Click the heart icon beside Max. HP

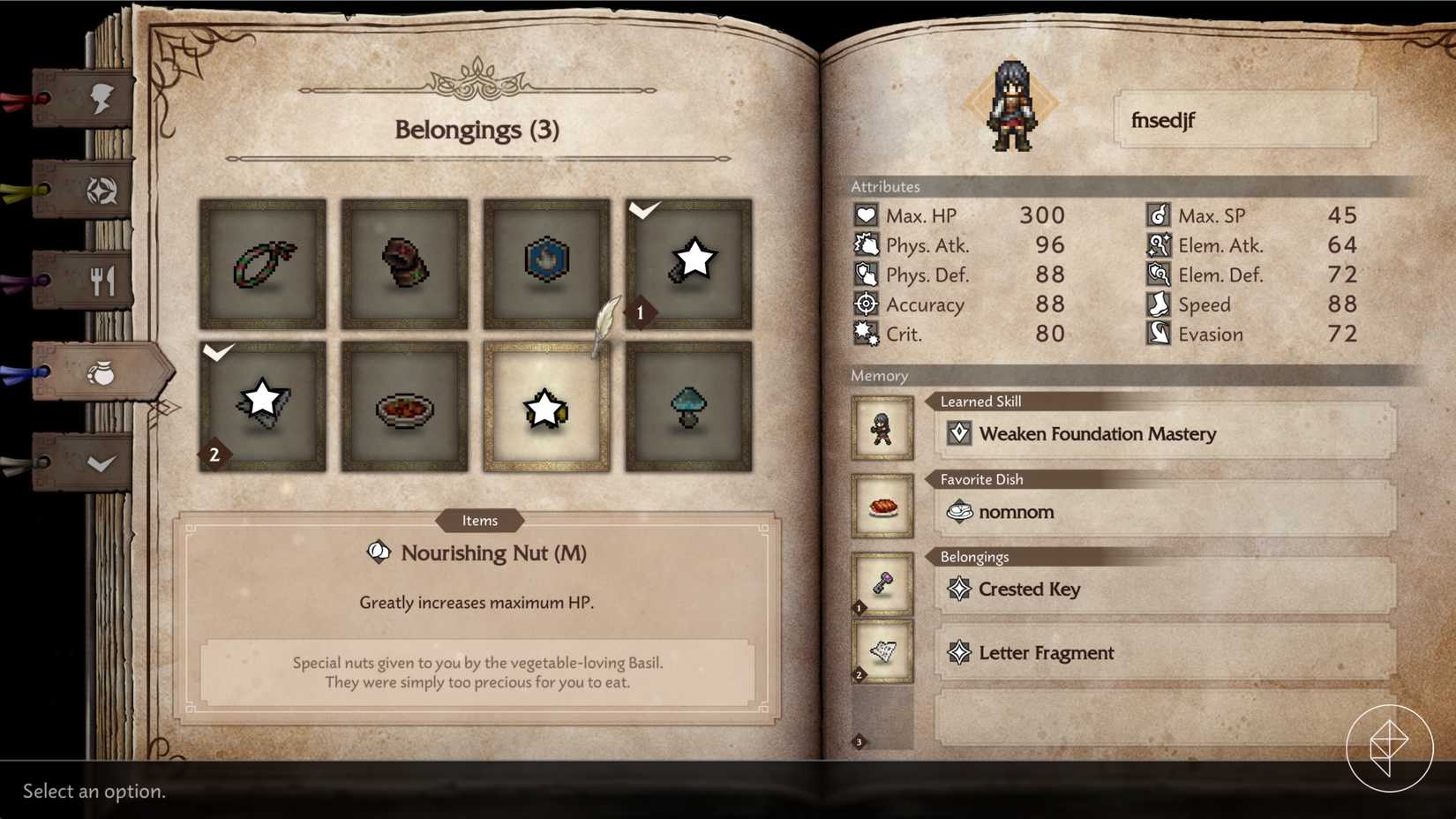pyautogui.click(x=864, y=214)
